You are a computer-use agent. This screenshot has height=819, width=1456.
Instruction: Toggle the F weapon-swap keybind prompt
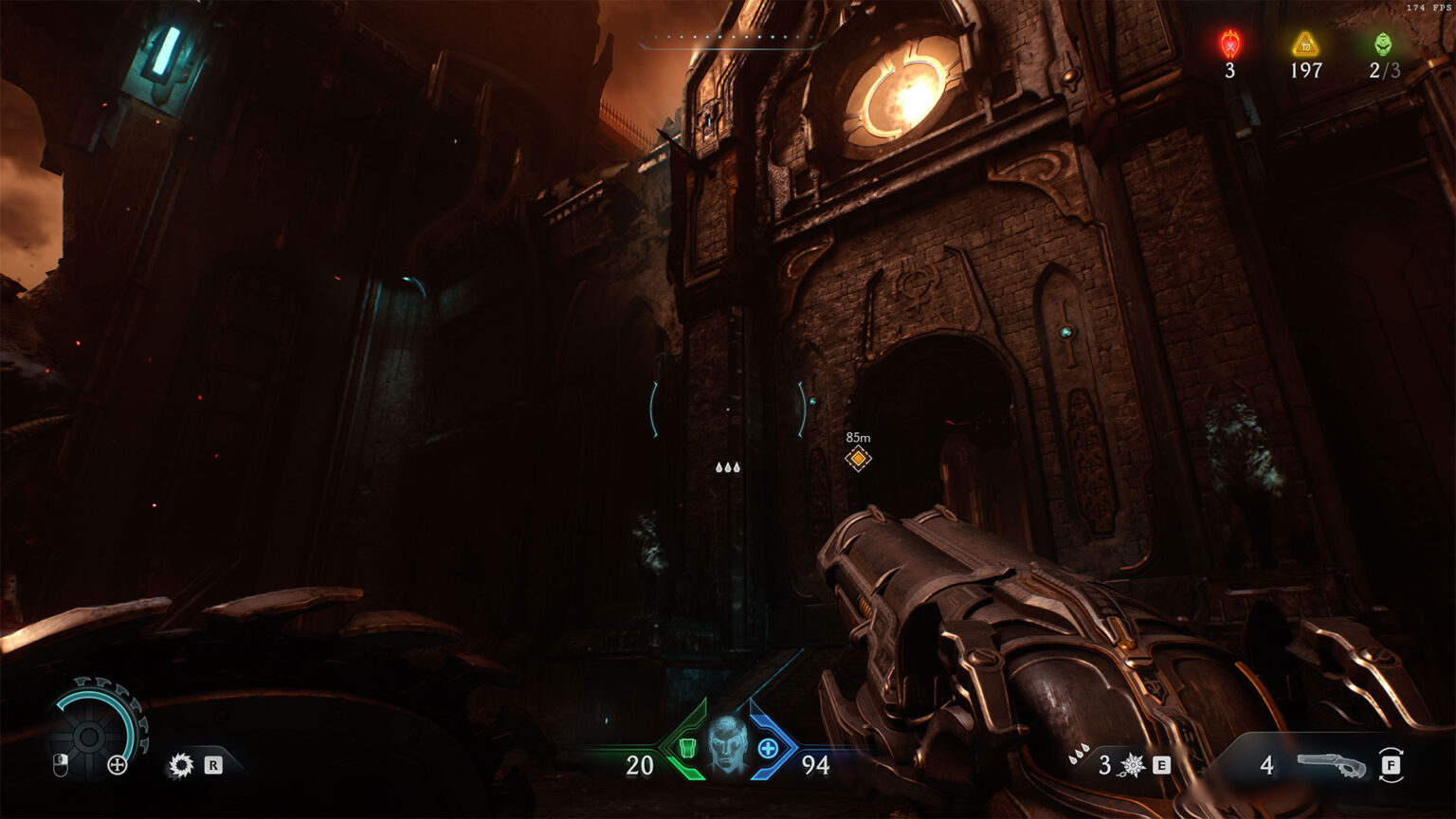pos(1392,764)
